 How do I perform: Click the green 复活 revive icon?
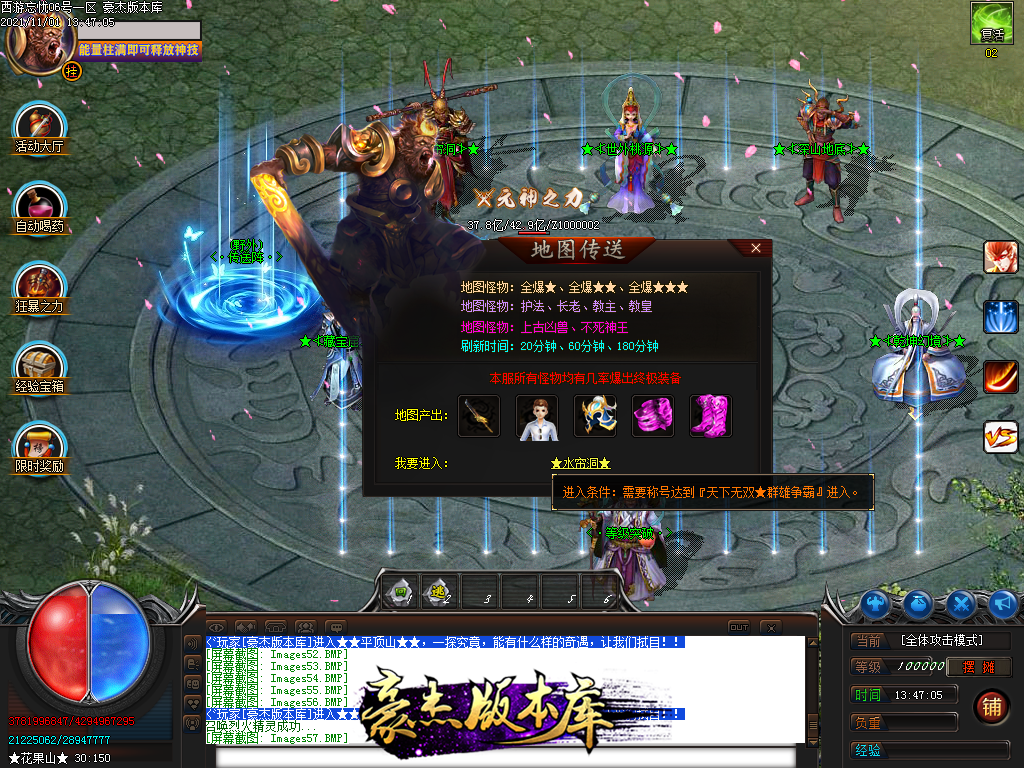(x=990, y=22)
